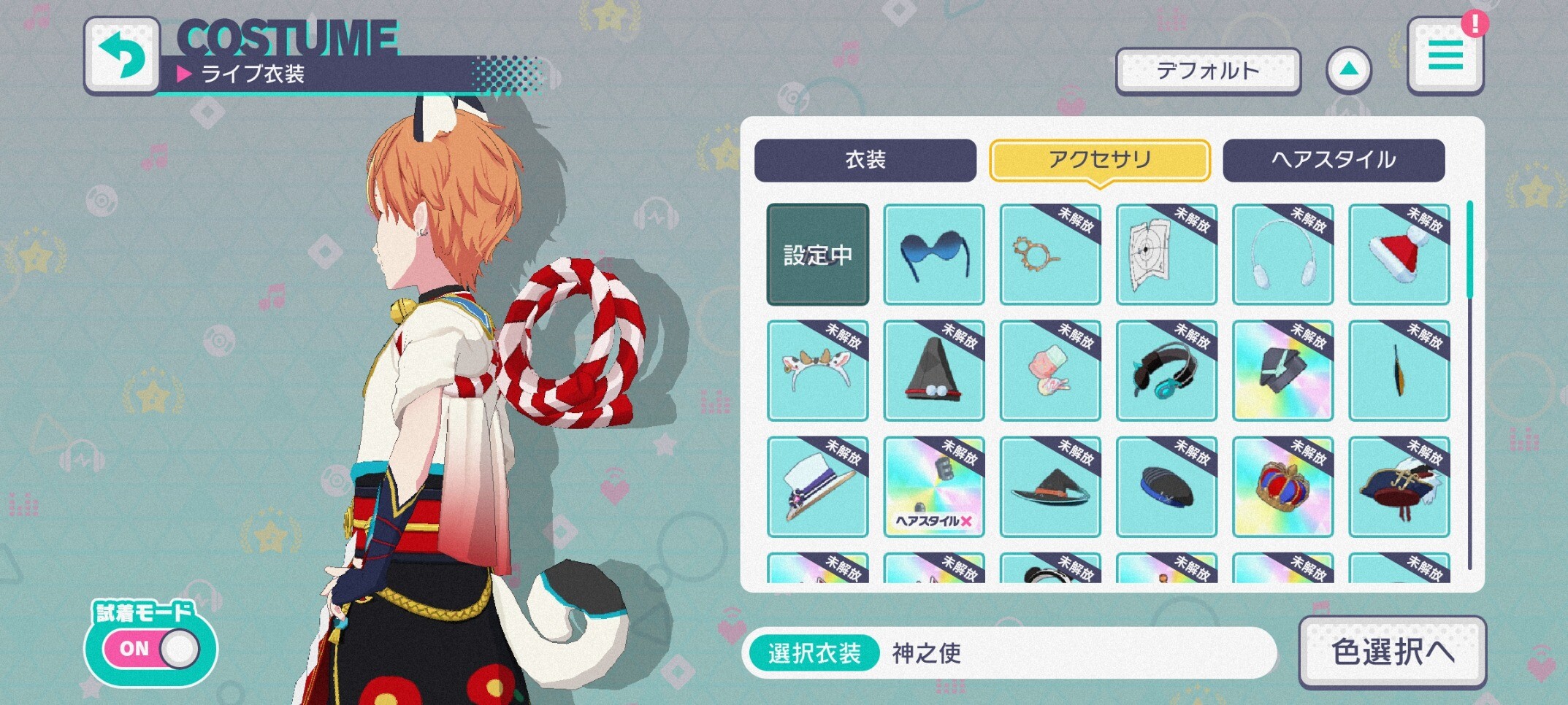Go back using the return arrow button
Viewport: 1568px width, 705px height.
122,56
